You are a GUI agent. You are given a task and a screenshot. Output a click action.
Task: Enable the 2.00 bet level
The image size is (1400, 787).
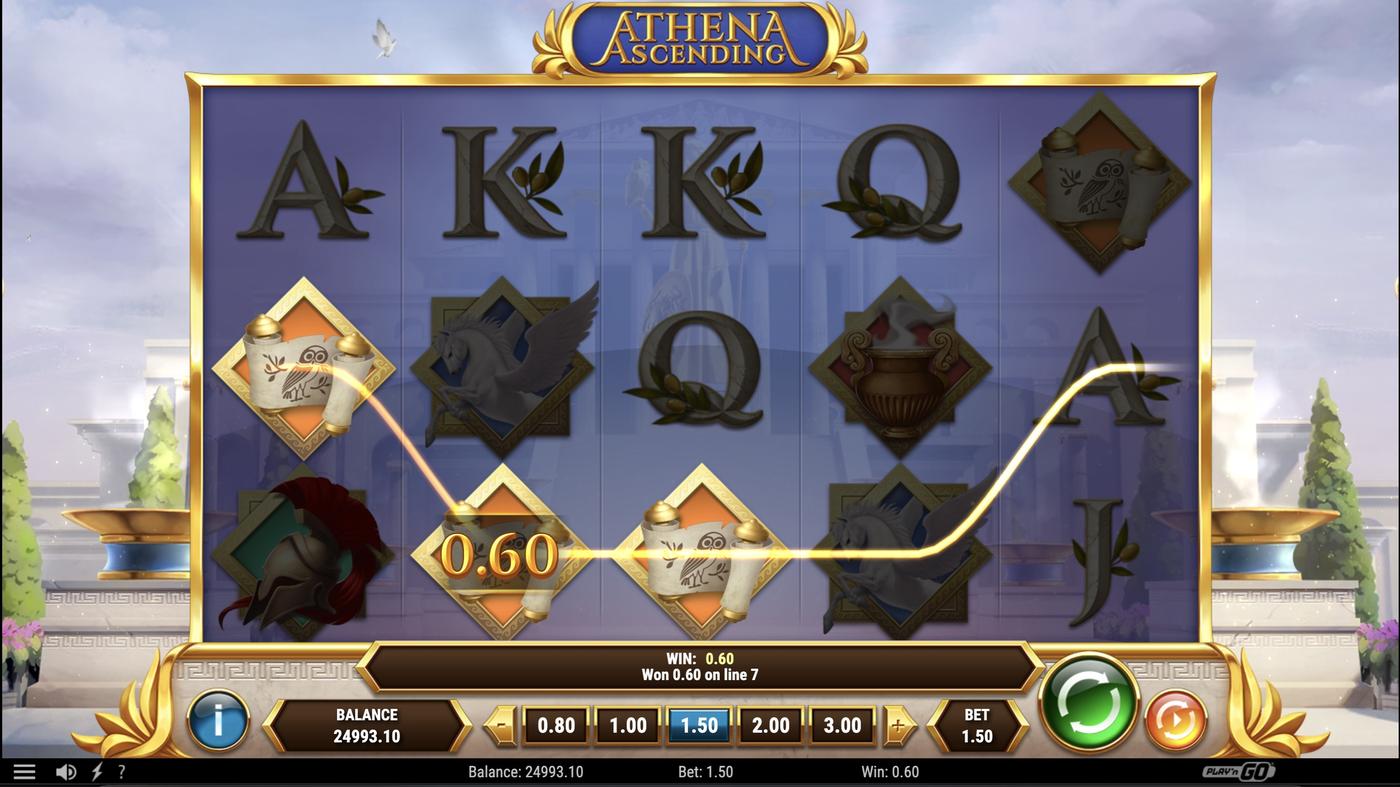click(x=770, y=723)
